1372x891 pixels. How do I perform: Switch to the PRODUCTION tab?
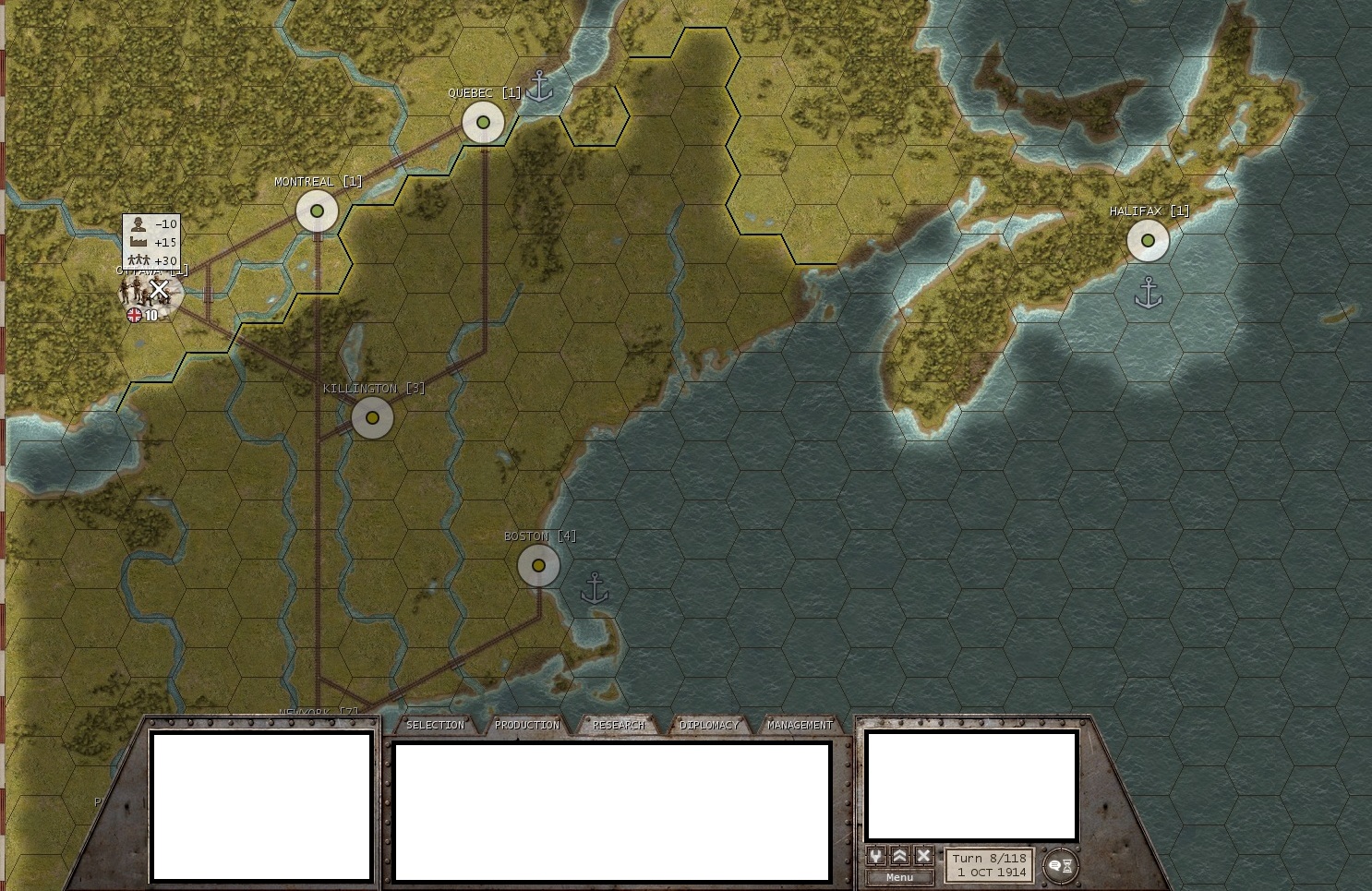527,725
